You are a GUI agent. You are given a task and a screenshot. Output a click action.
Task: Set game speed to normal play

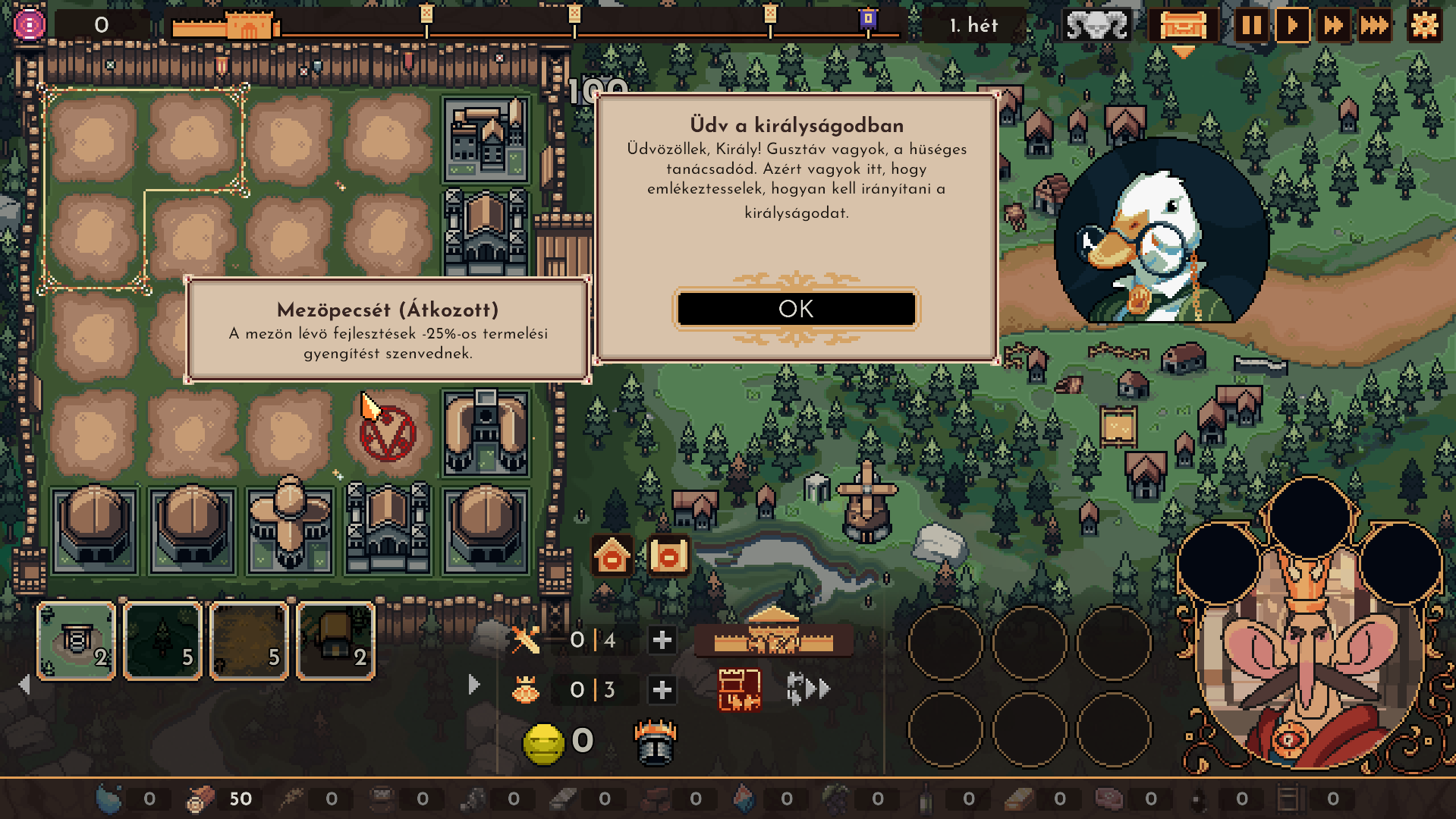click(x=1291, y=26)
